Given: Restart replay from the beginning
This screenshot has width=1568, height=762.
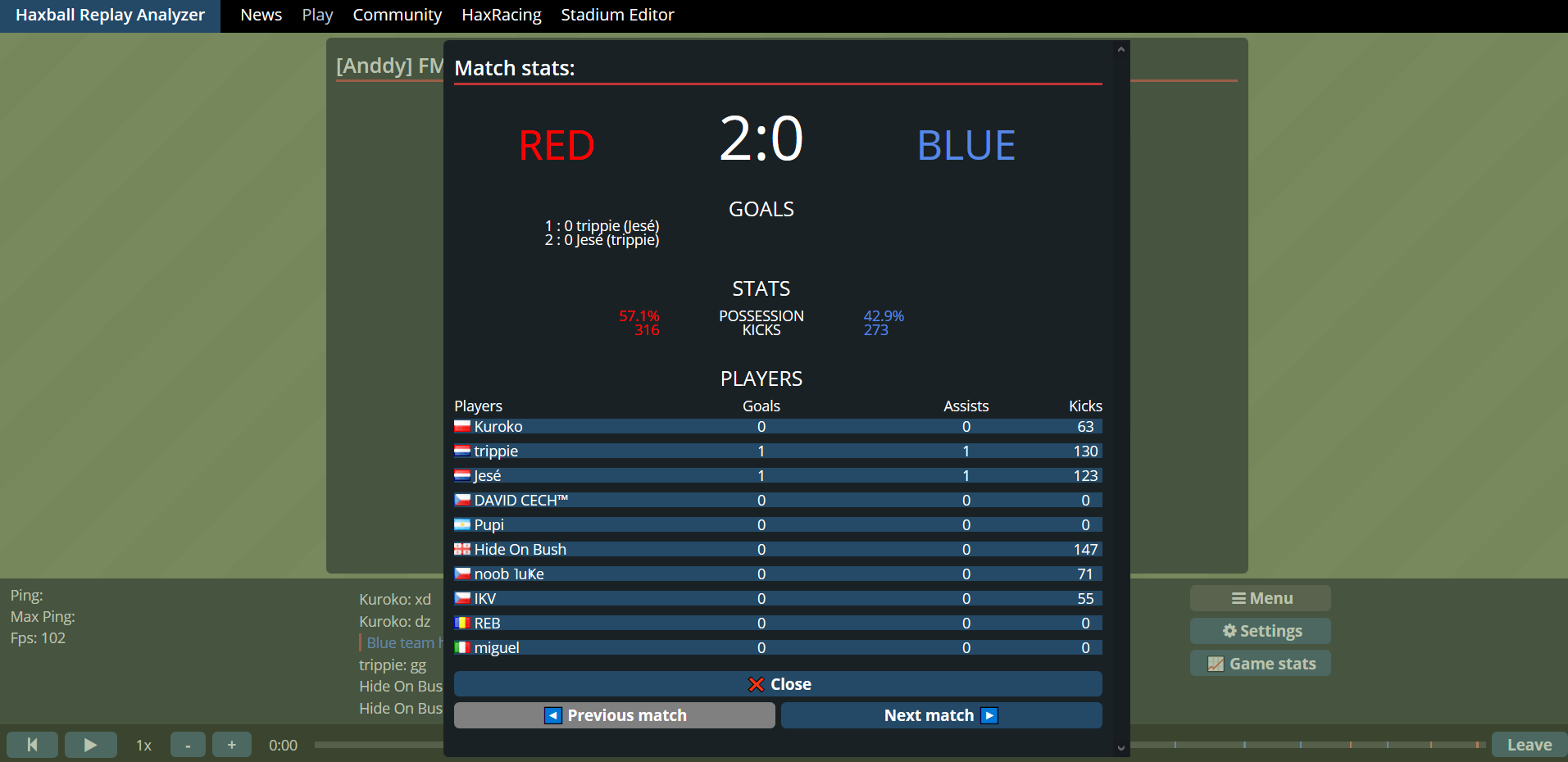Looking at the screenshot, I should (x=33, y=745).
